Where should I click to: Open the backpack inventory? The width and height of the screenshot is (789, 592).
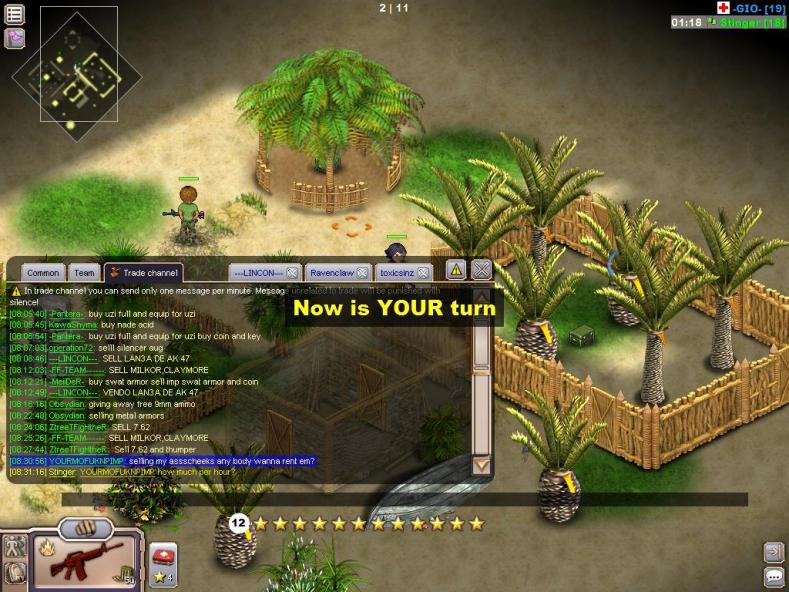tap(14, 573)
